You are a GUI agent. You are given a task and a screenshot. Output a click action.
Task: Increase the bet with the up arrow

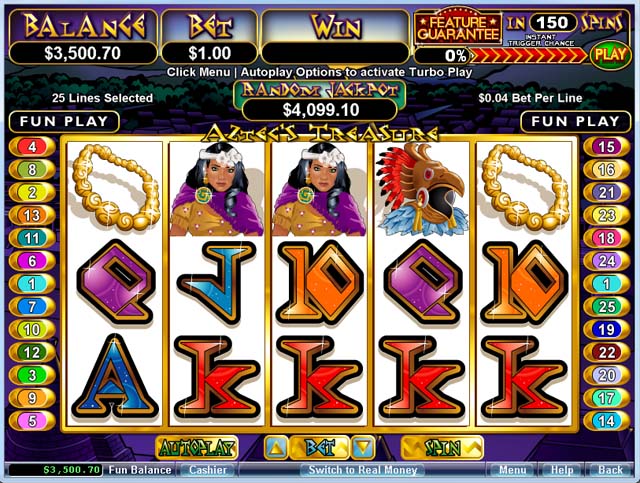[276, 447]
